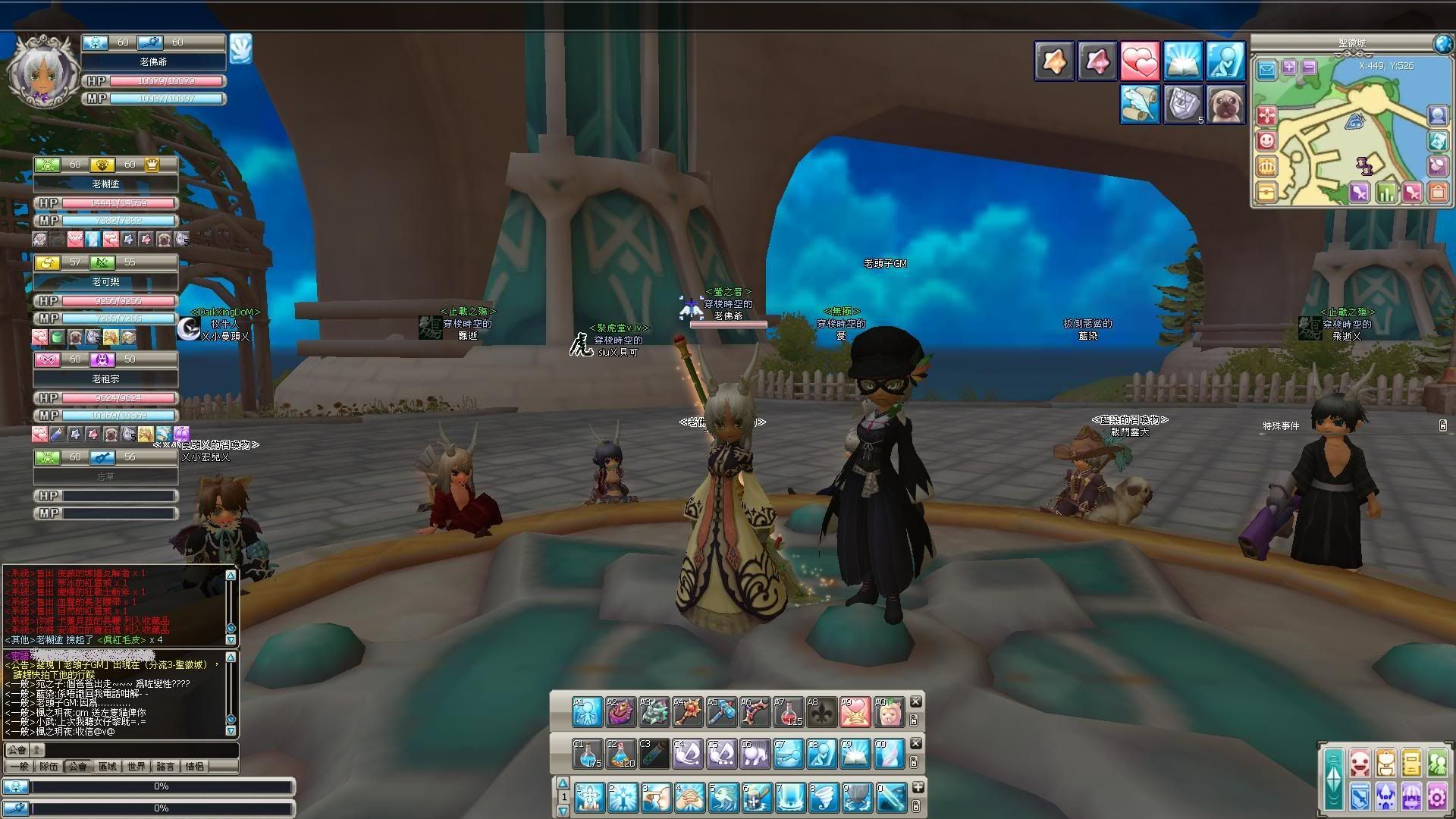Select the blue hammer in slot A5

721,712
